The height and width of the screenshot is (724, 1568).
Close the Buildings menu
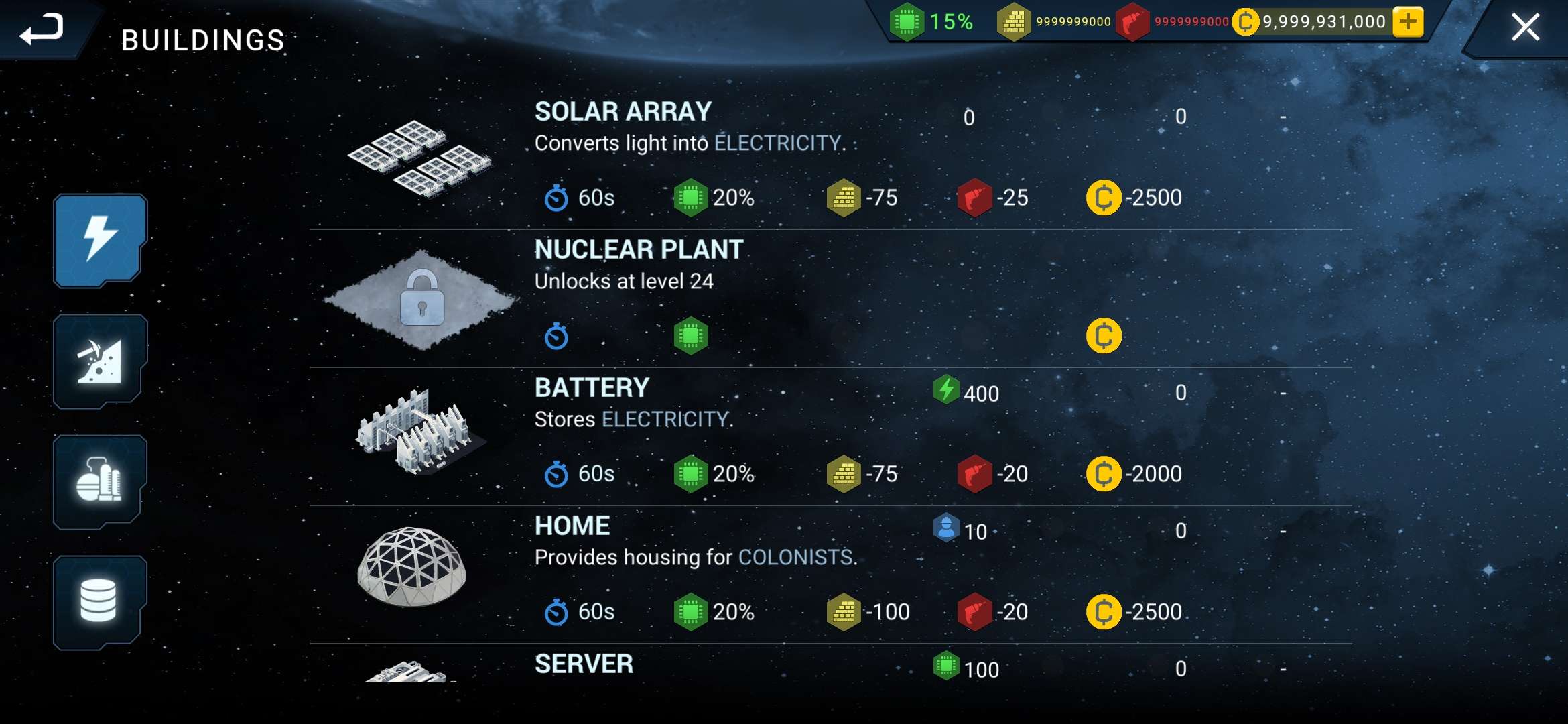1525,28
